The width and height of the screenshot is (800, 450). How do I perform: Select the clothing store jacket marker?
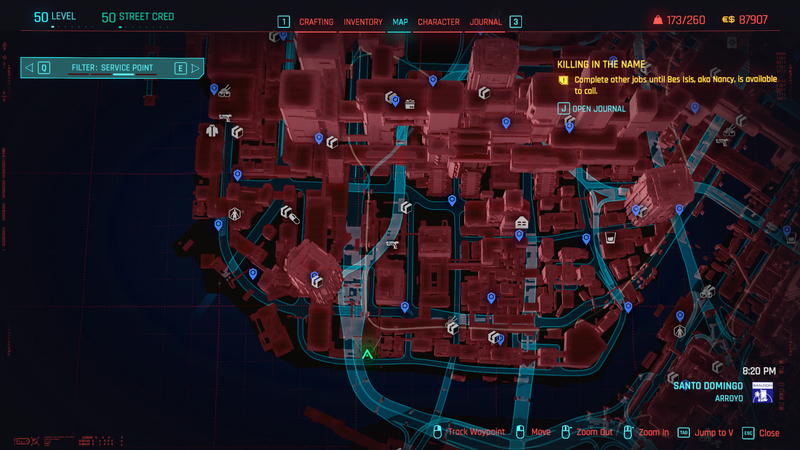[x=212, y=130]
